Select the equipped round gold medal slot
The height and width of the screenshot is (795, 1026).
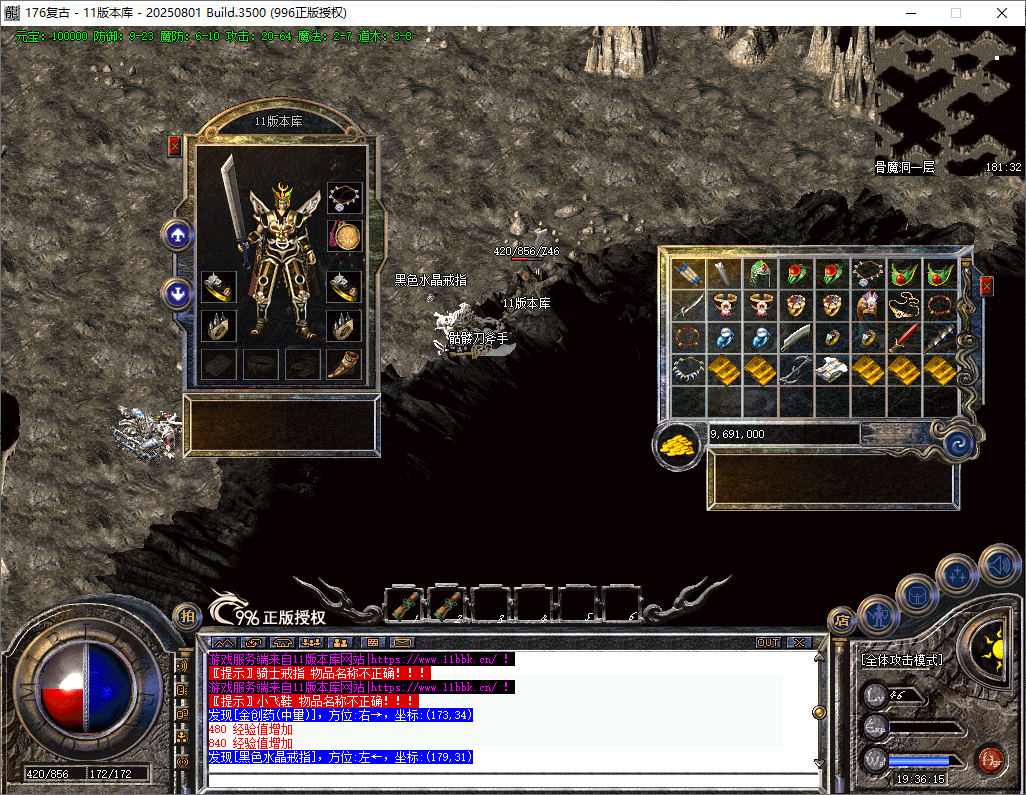[345, 237]
